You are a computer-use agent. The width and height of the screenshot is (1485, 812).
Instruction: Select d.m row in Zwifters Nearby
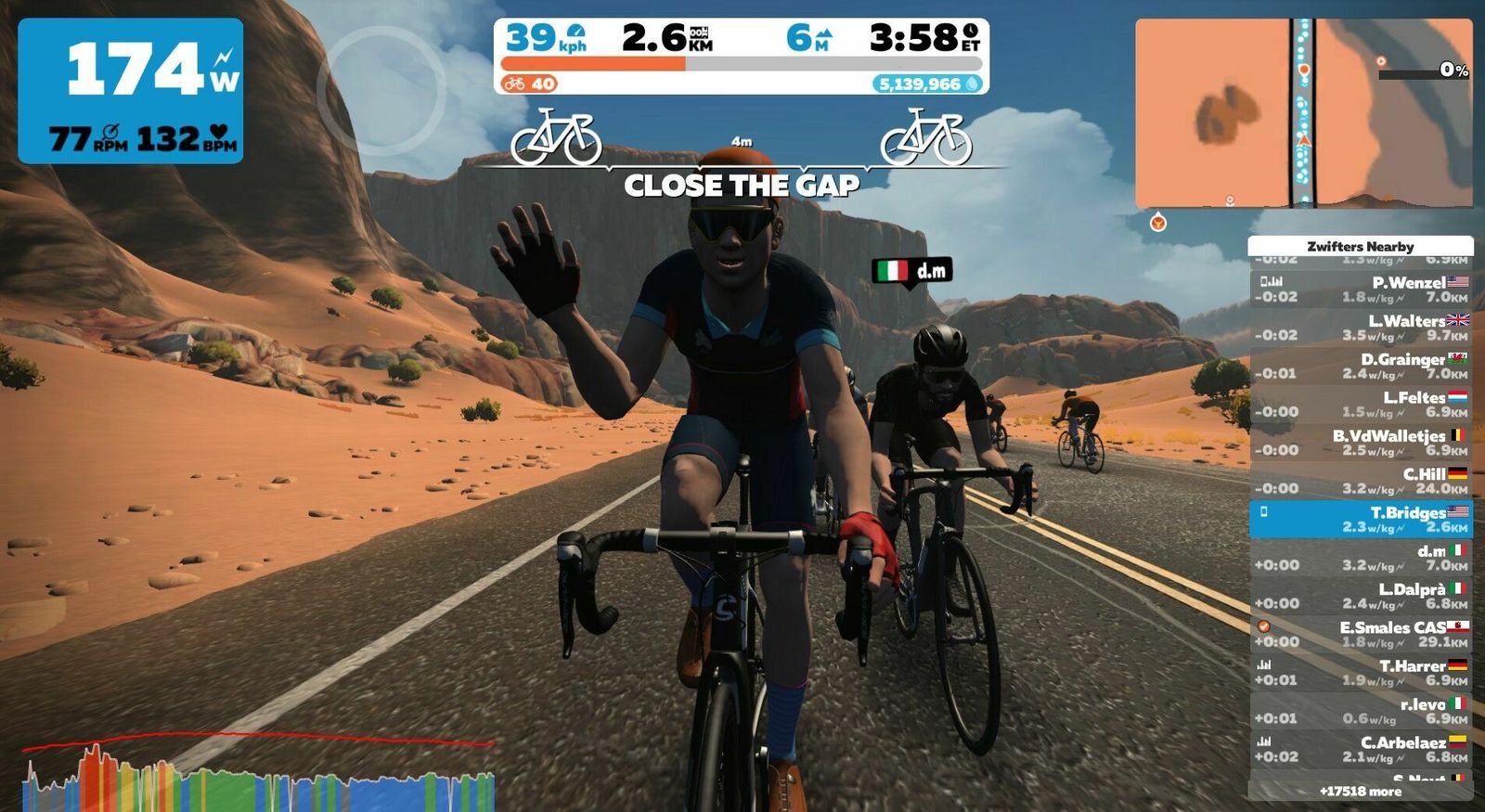[1361, 558]
